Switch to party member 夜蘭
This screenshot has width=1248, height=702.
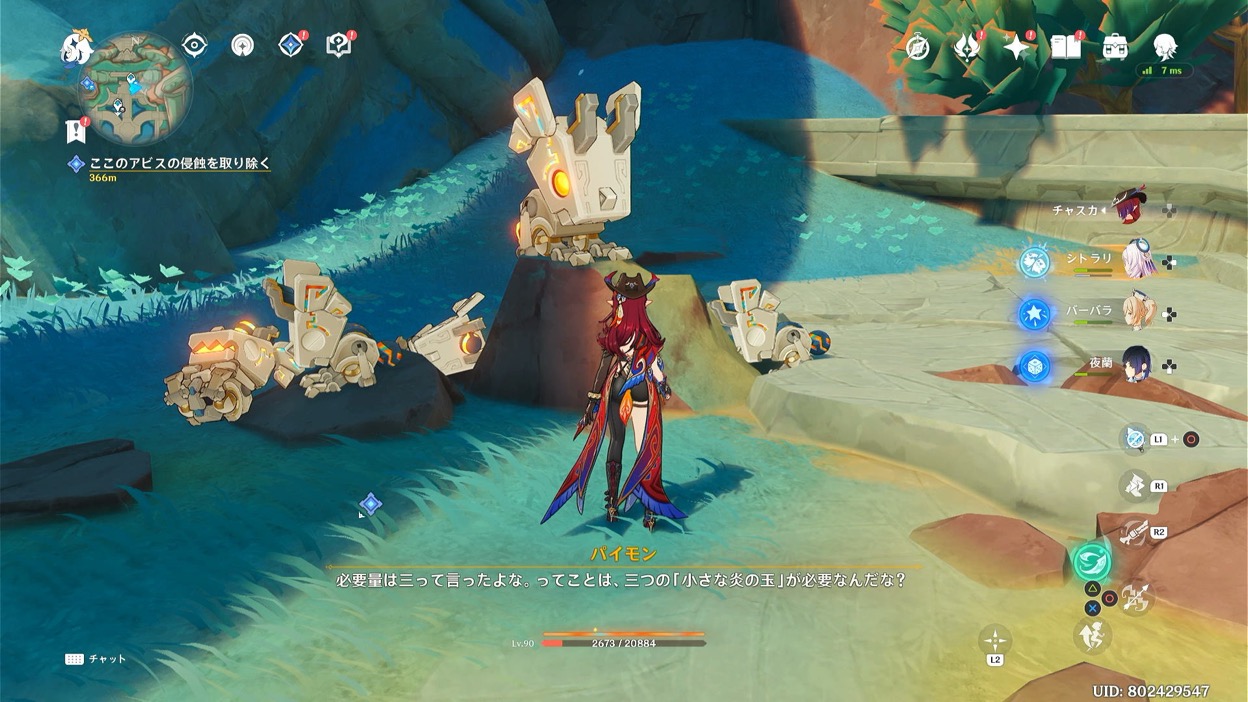pos(1137,364)
